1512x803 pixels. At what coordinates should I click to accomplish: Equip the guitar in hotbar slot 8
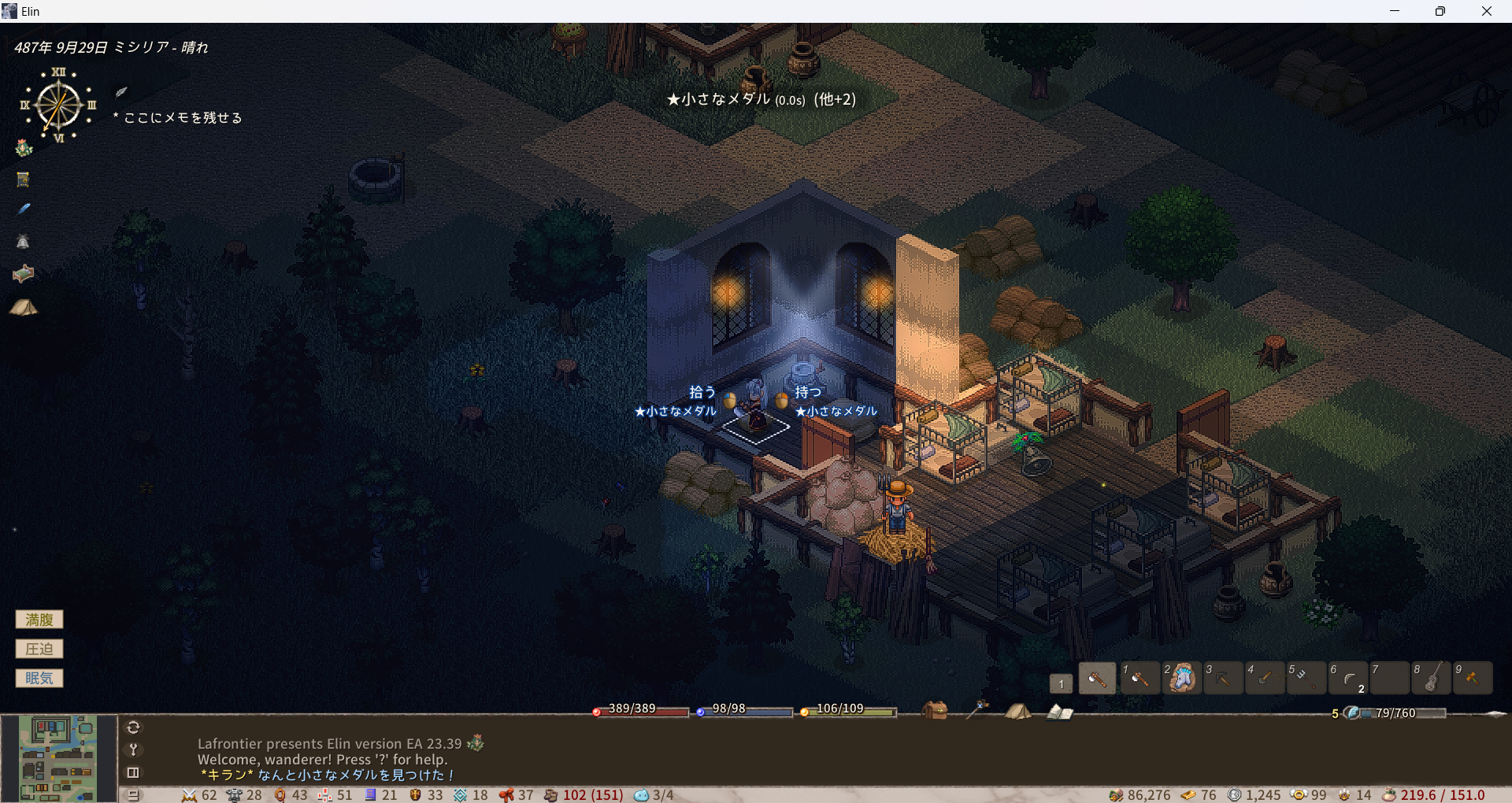(1432, 678)
